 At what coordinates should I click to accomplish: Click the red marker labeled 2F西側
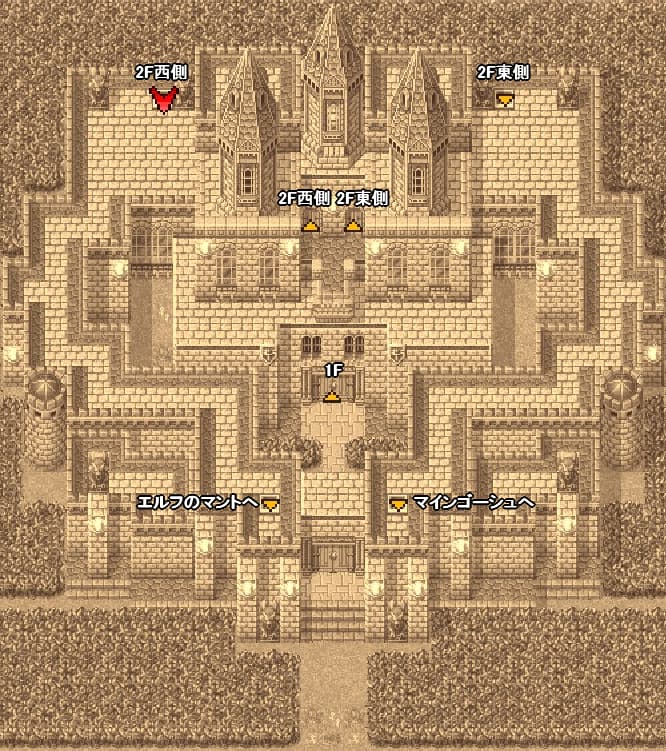[x=164, y=98]
